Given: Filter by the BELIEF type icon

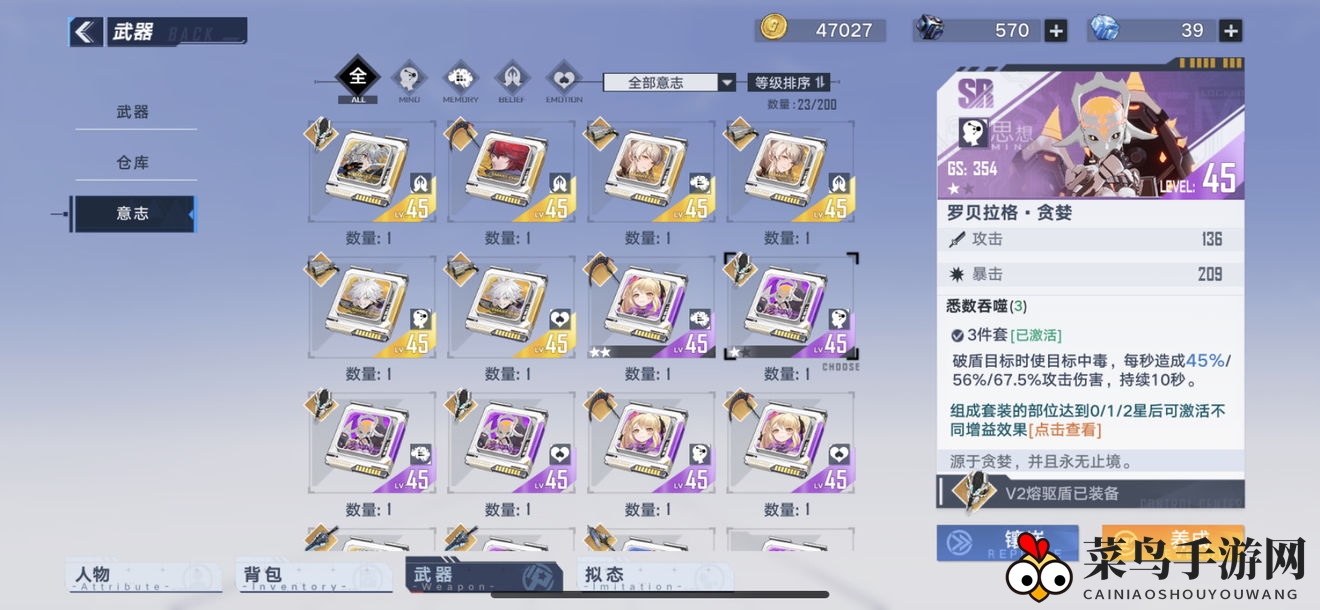Looking at the screenshot, I should (x=511, y=79).
